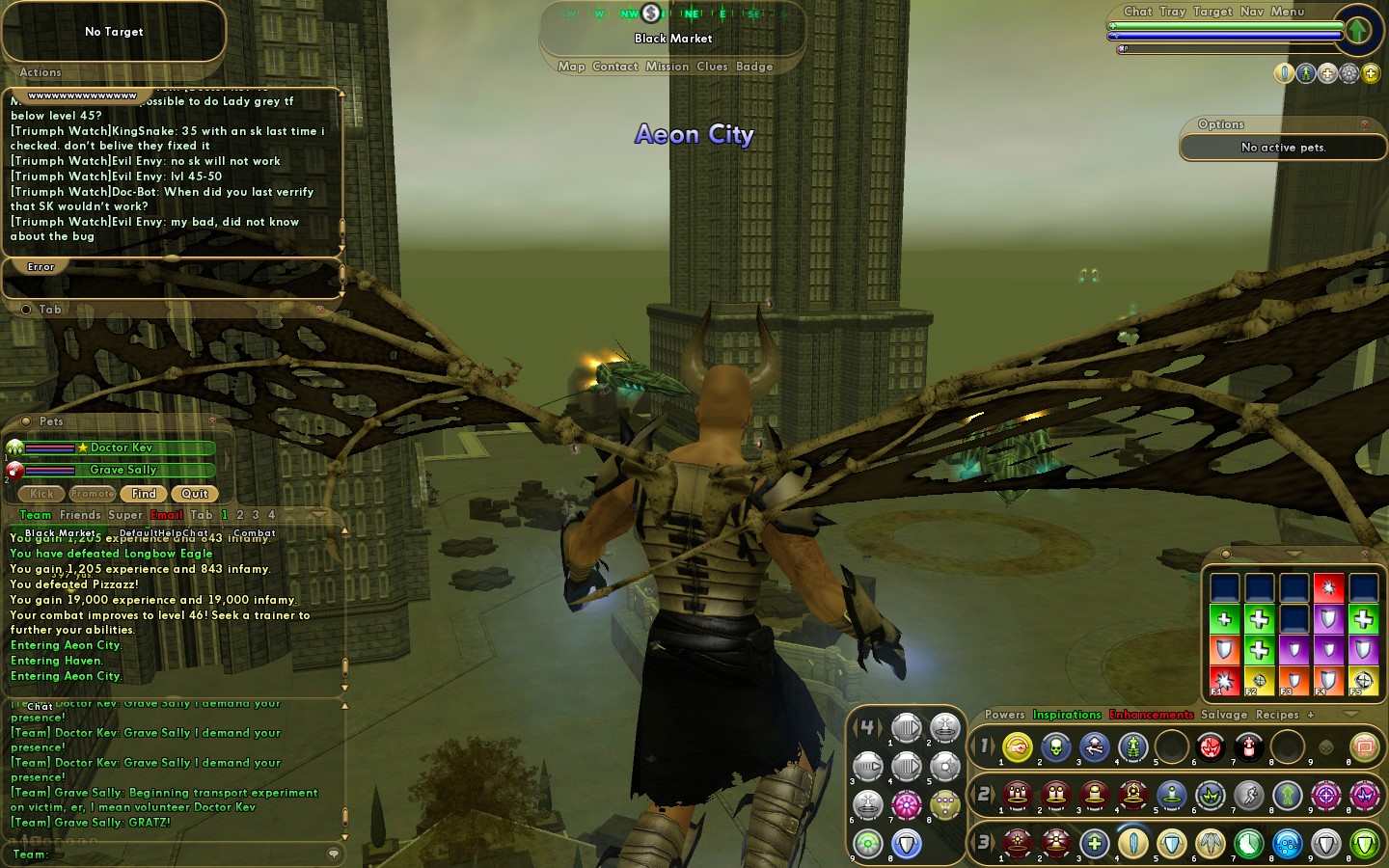Open the Contact list
Viewport: 1389px width, 868px height.
(x=615, y=67)
